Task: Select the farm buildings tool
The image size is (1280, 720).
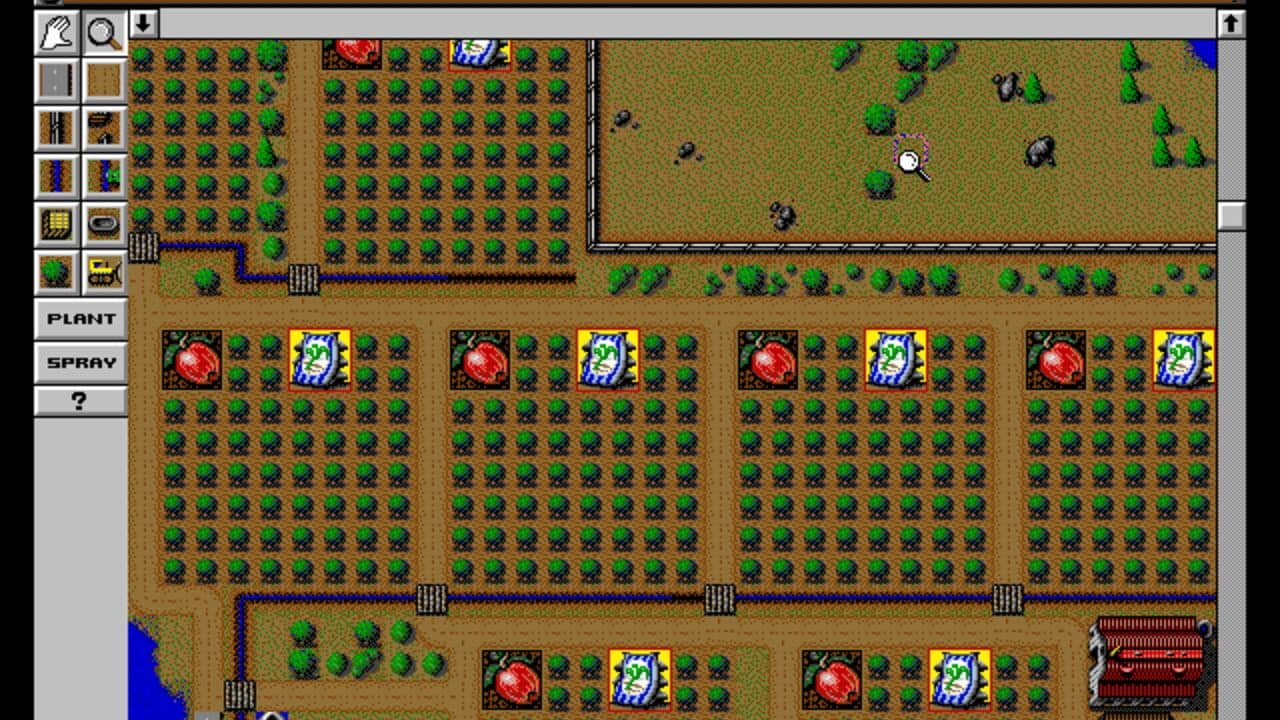Action: pos(103,128)
